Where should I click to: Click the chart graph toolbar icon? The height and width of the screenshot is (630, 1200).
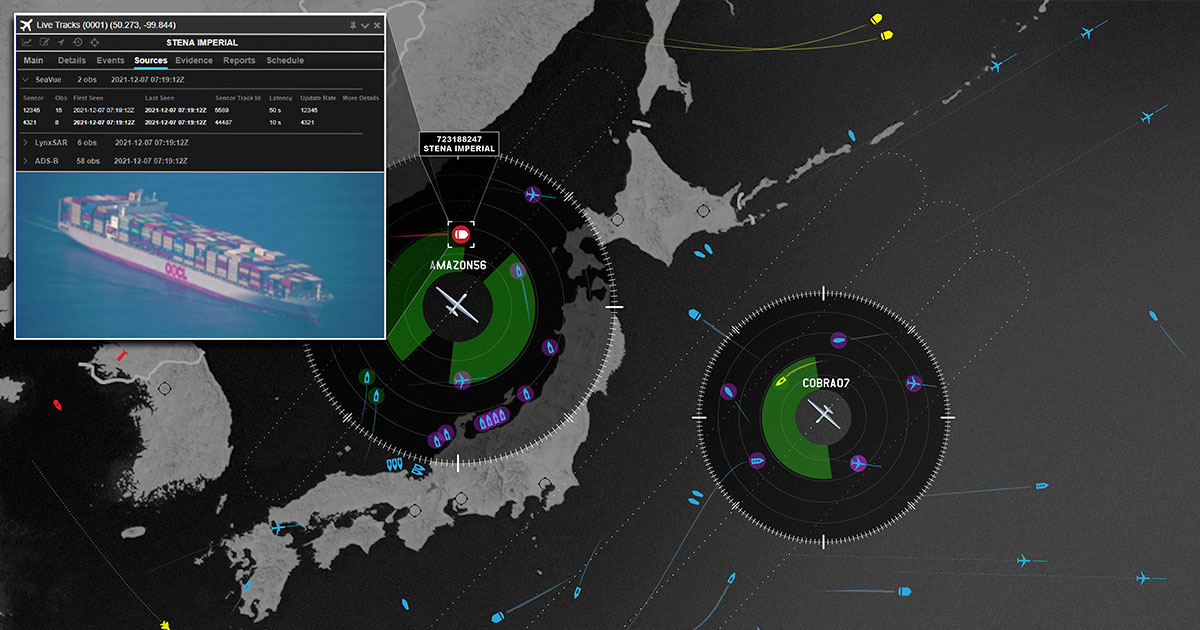(26, 43)
